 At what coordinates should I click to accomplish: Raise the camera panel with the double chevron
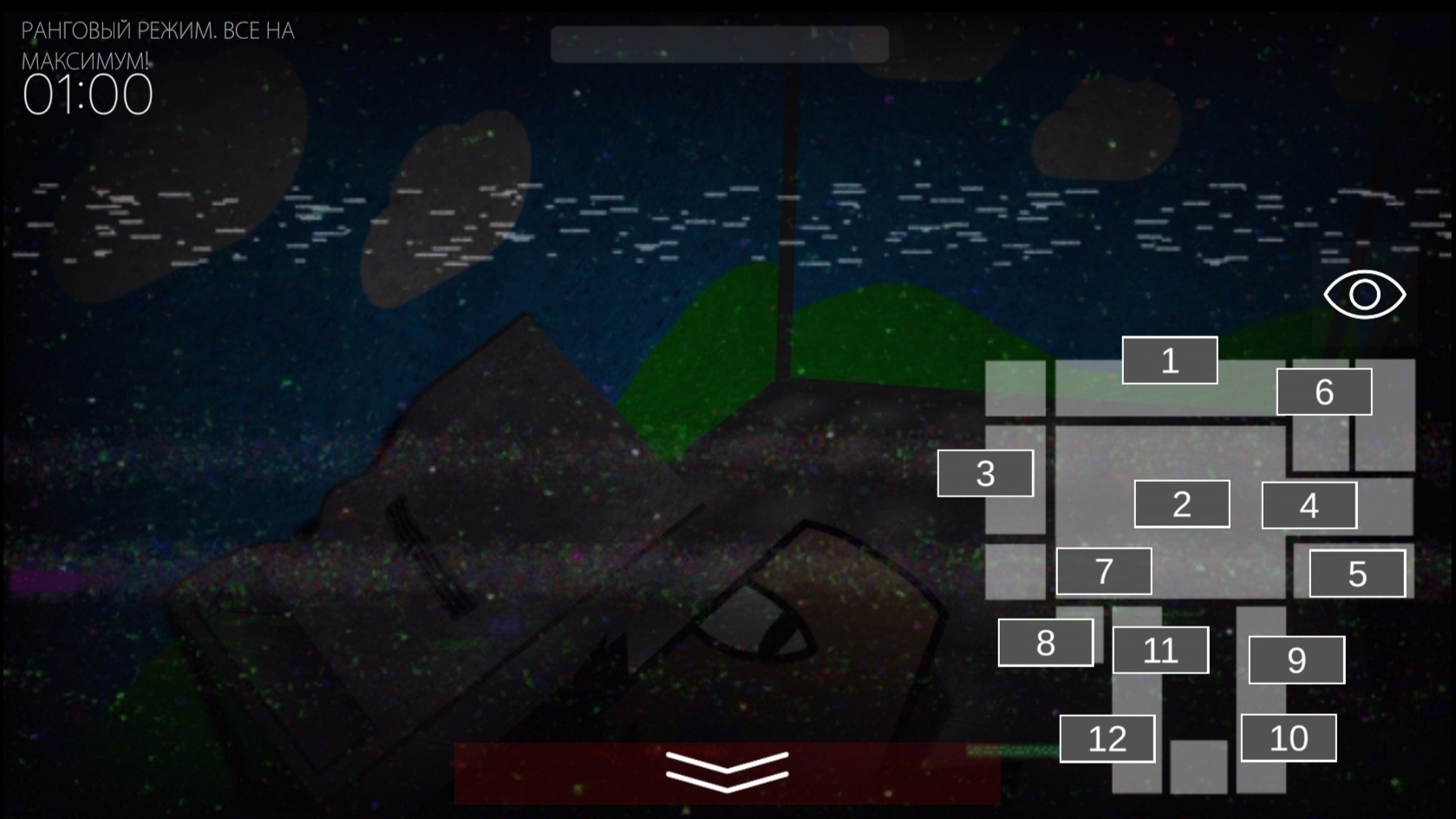coord(727,770)
